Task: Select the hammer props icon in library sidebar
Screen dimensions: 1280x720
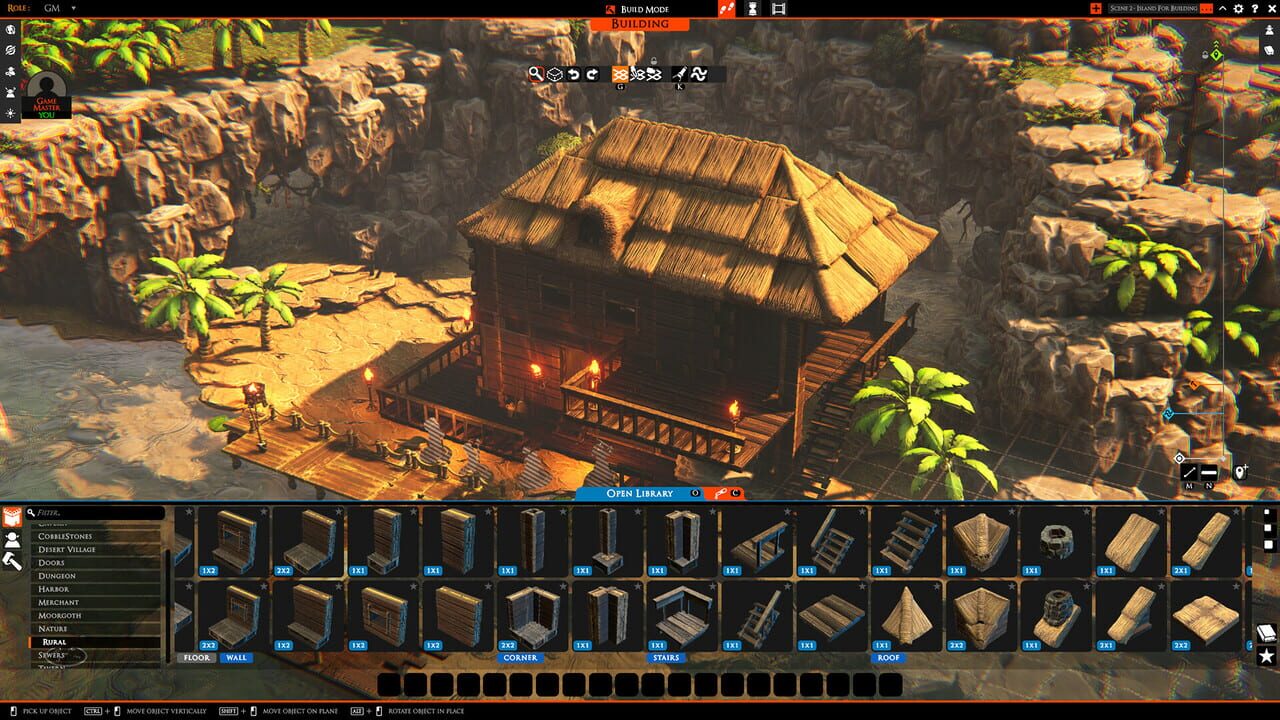Action: coord(12,561)
